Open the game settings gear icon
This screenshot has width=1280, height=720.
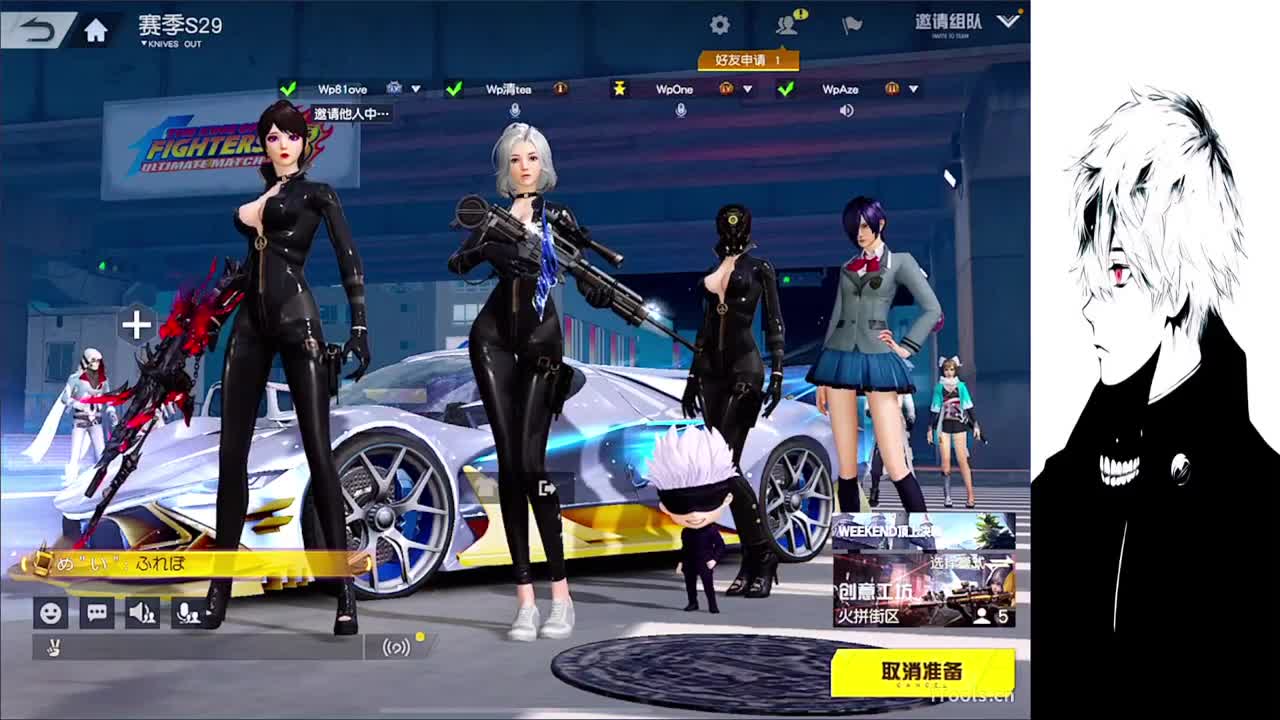720,23
